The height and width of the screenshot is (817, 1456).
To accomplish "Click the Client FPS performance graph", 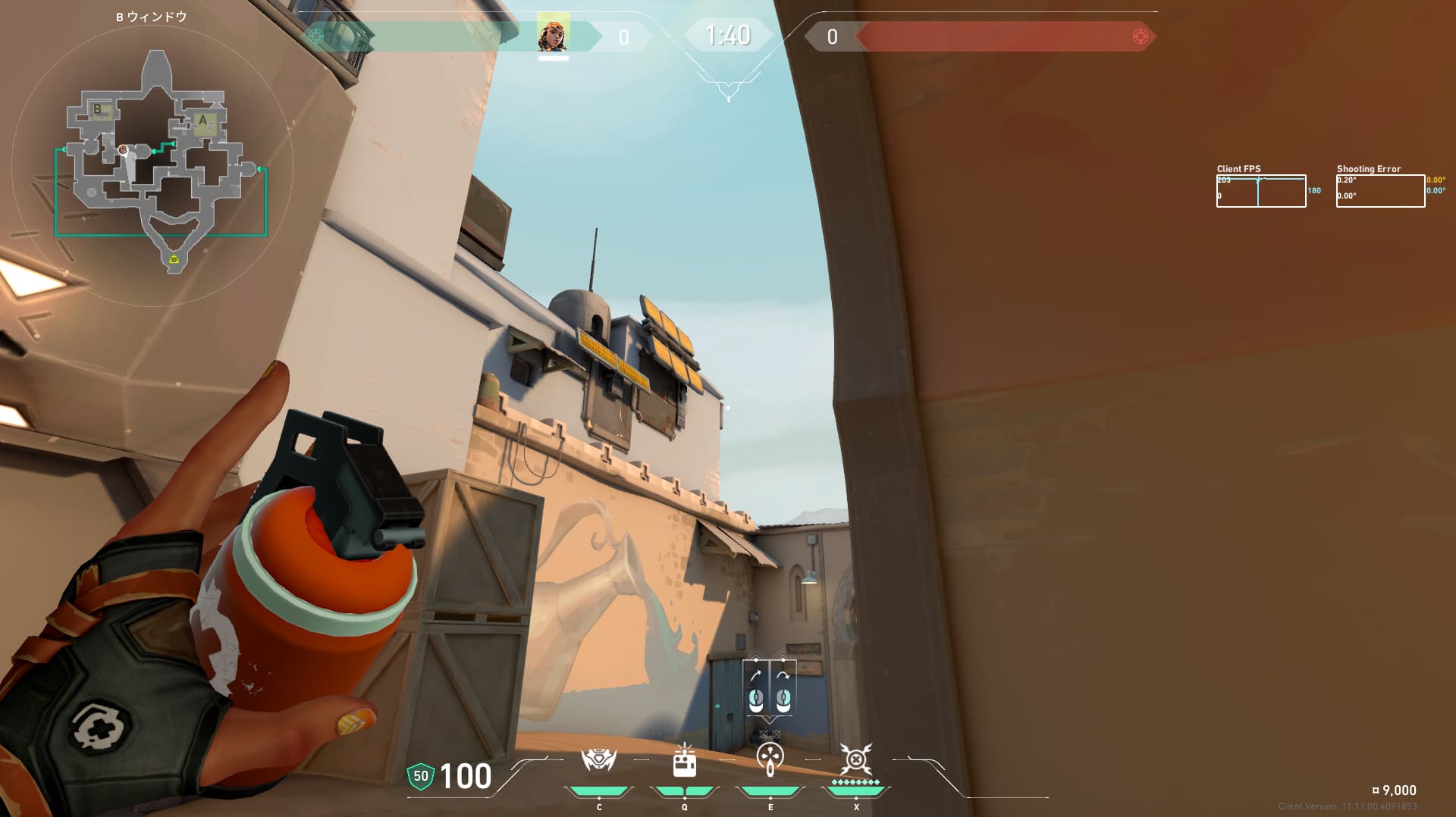I will (1260, 191).
